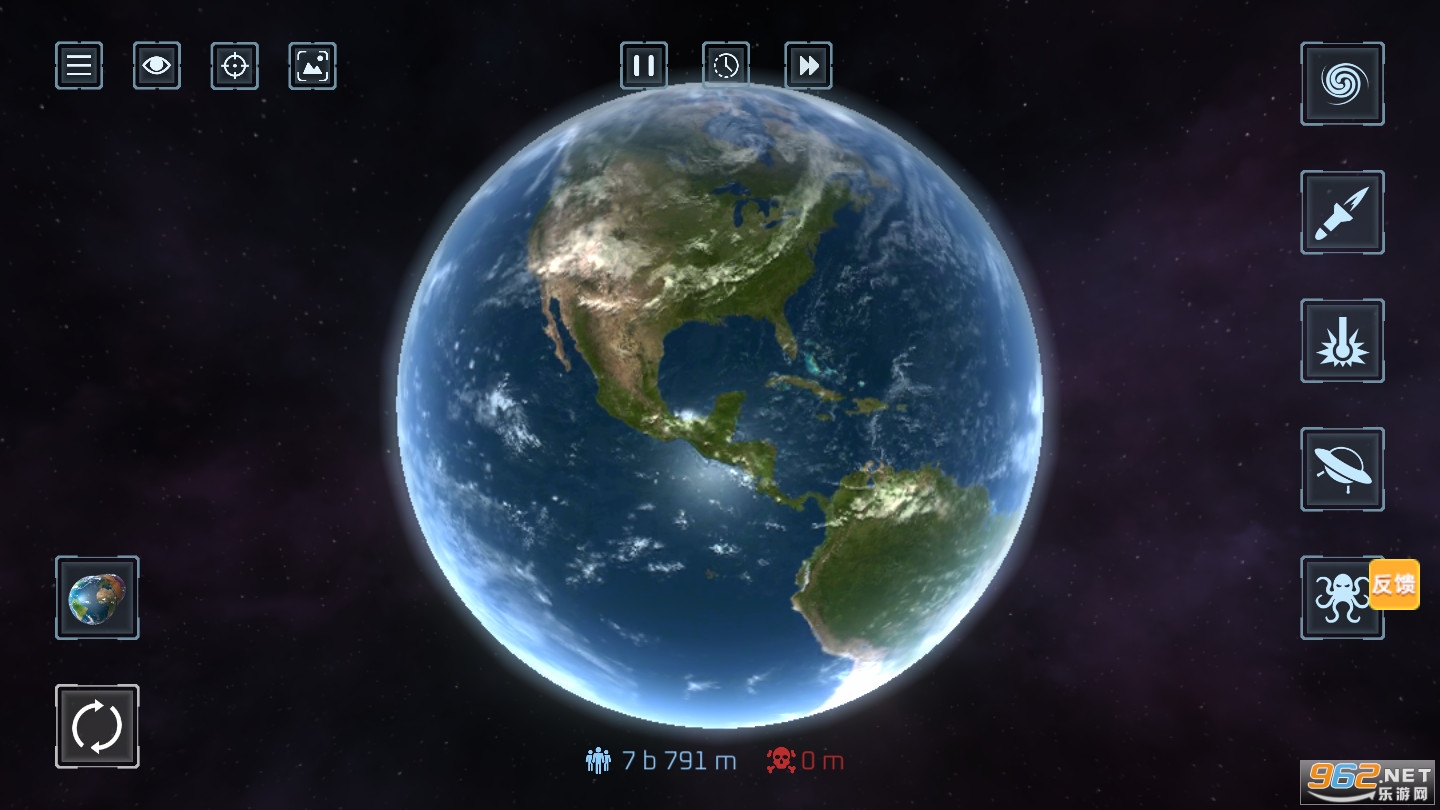Open the hamburger main menu
The width and height of the screenshot is (1440, 810).
pyautogui.click(x=79, y=66)
